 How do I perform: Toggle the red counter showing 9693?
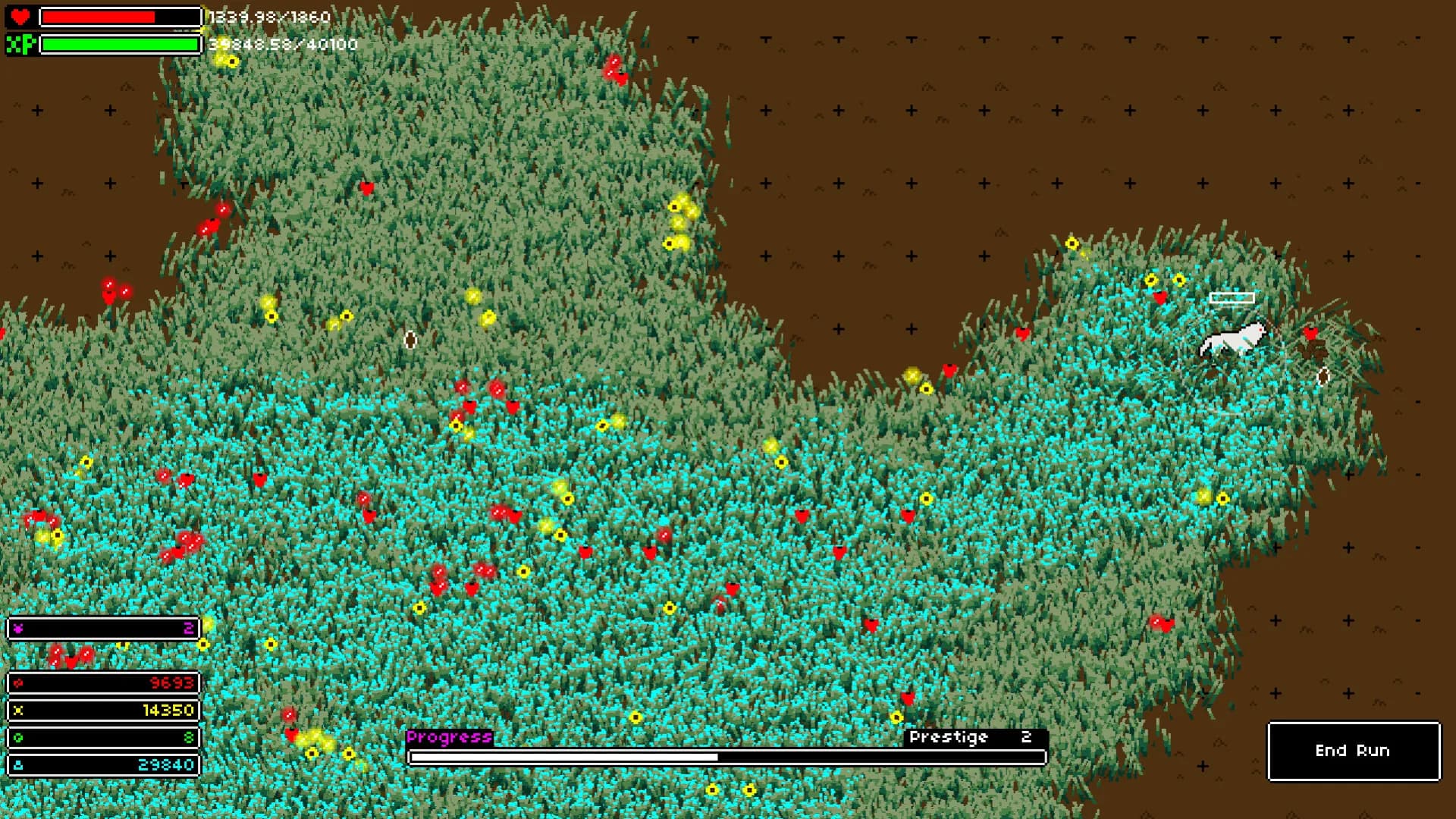(x=171, y=683)
